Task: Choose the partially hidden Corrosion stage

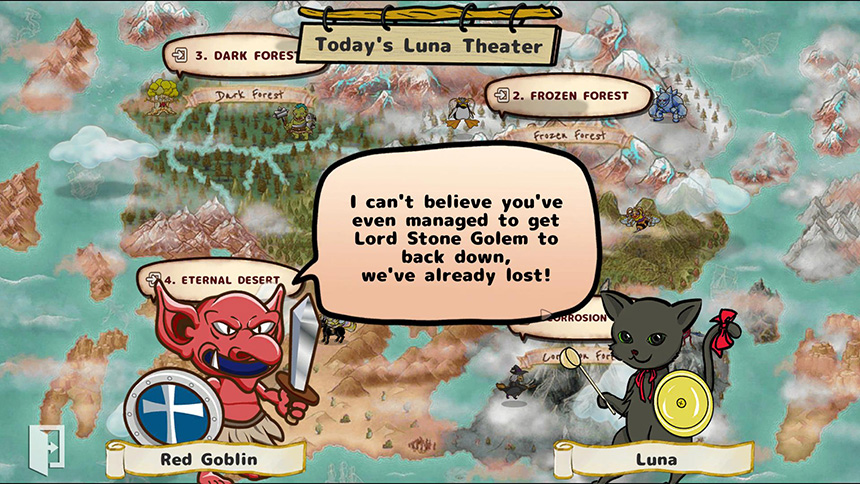Action: [575, 318]
